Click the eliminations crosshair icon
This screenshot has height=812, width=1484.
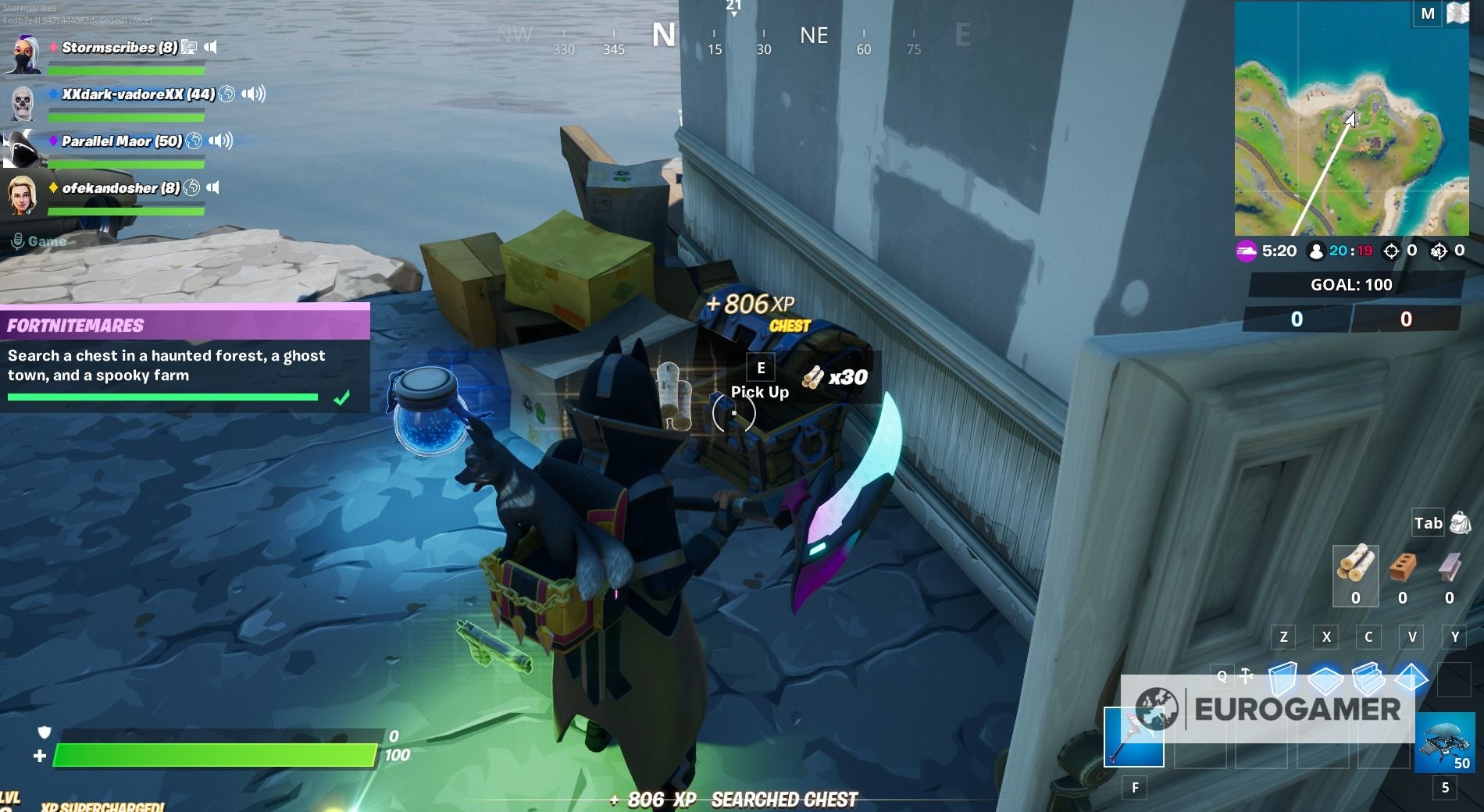(1391, 251)
